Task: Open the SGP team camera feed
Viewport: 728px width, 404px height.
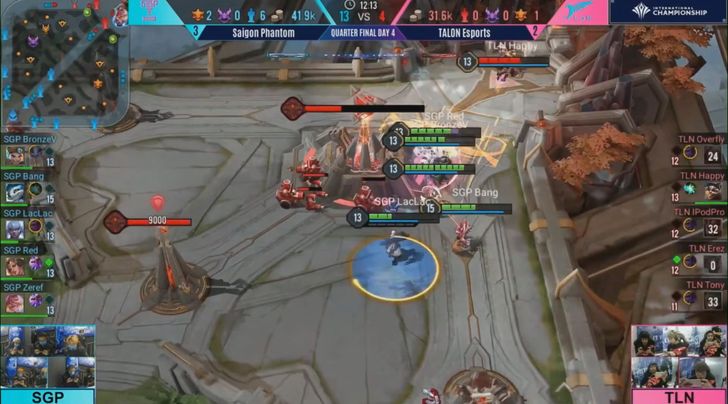Action: pos(47,356)
